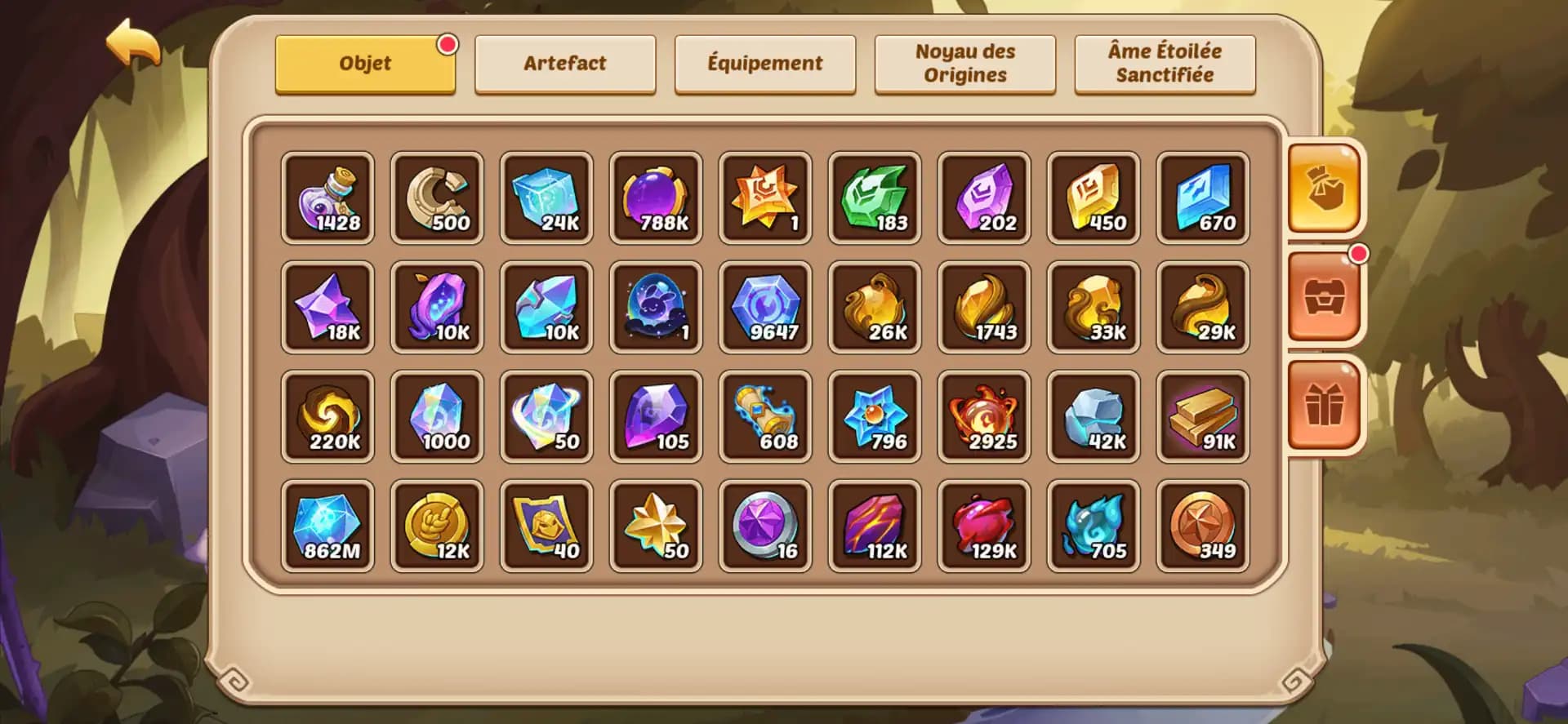Open the Équipement tab
1568x724 pixels.
coord(765,63)
